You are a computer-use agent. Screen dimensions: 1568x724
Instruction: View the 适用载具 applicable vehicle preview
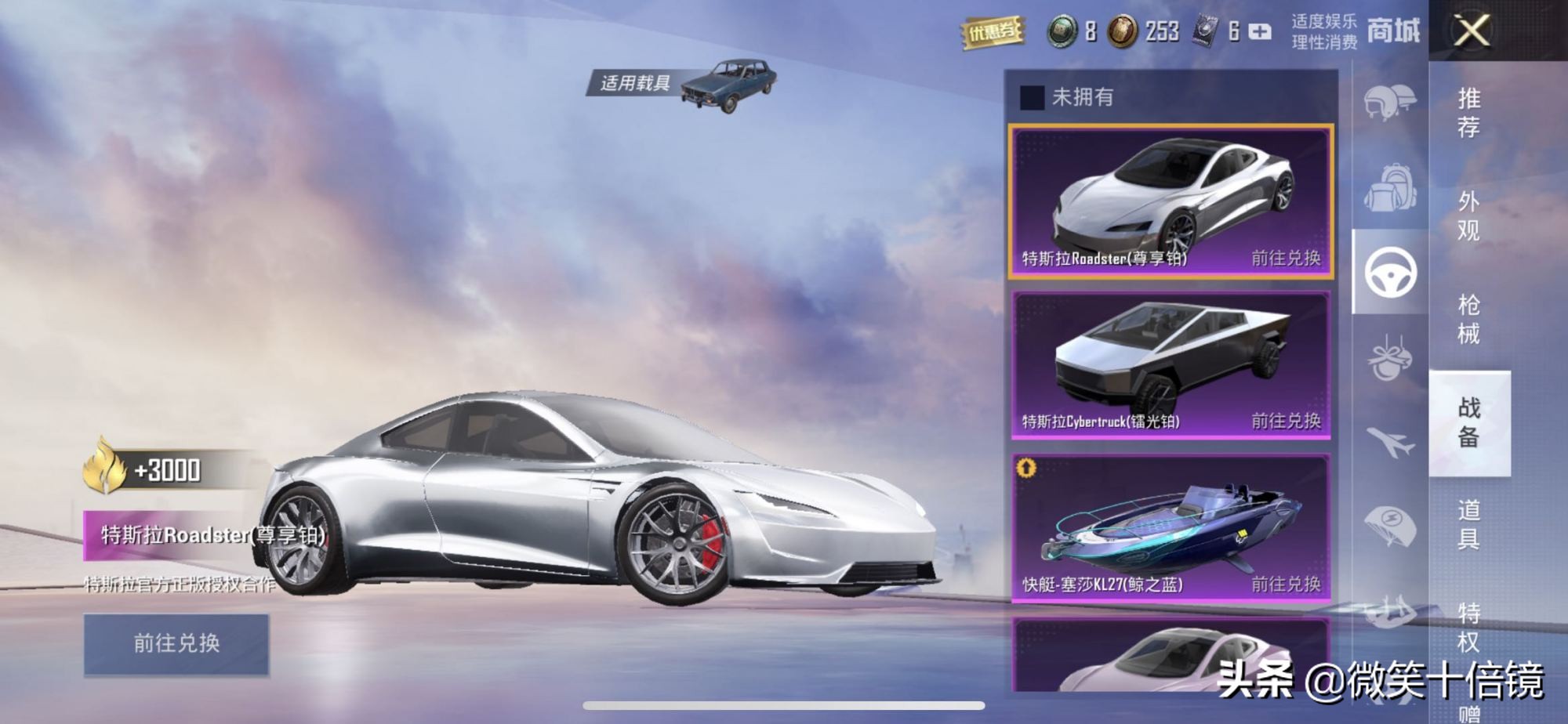click(x=683, y=84)
